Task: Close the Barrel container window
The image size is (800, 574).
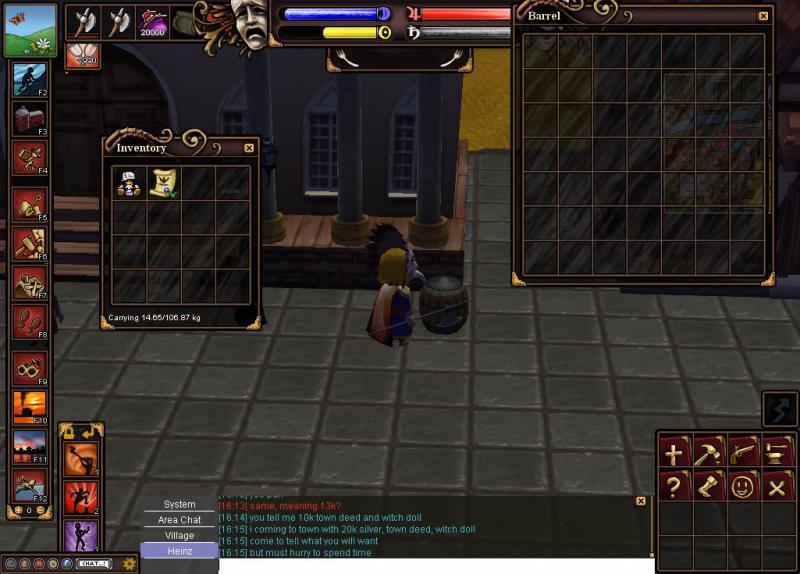Action: click(763, 16)
